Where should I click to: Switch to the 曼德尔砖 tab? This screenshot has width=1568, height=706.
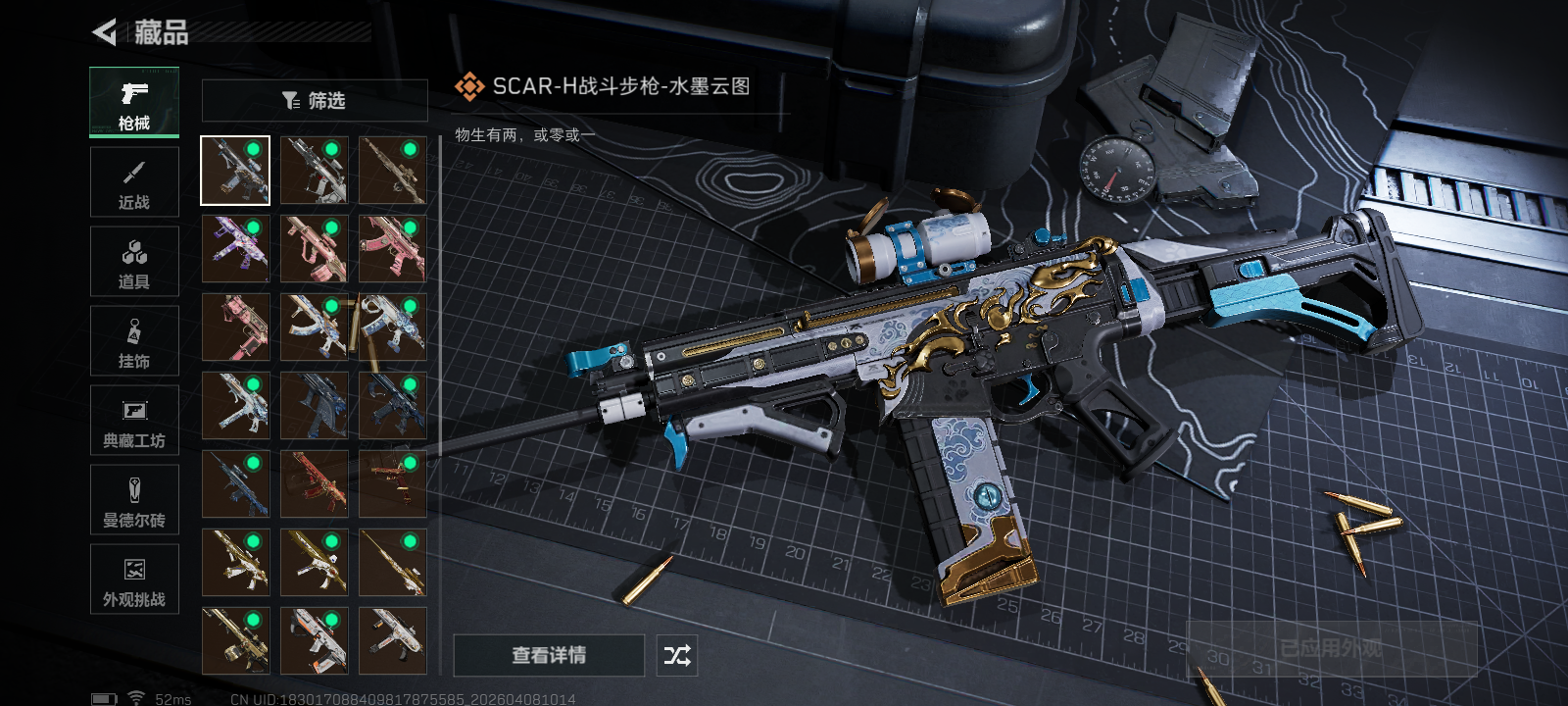pyautogui.click(x=134, y=500)
